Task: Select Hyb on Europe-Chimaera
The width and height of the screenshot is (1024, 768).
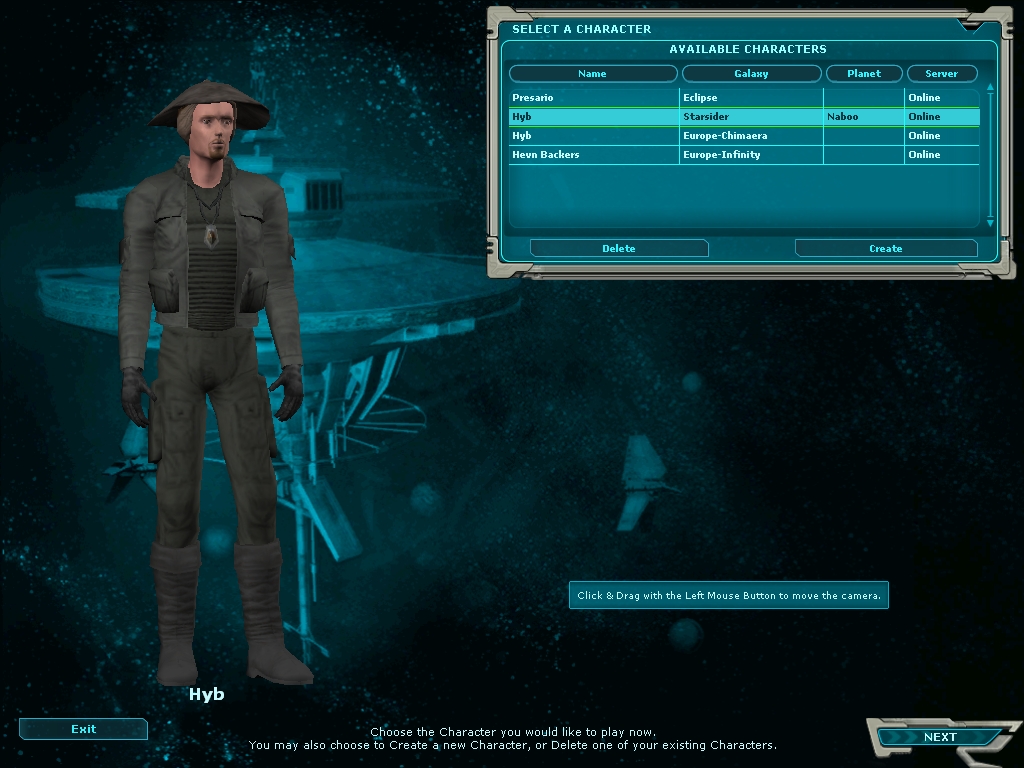Action: (x=594, y=136)
